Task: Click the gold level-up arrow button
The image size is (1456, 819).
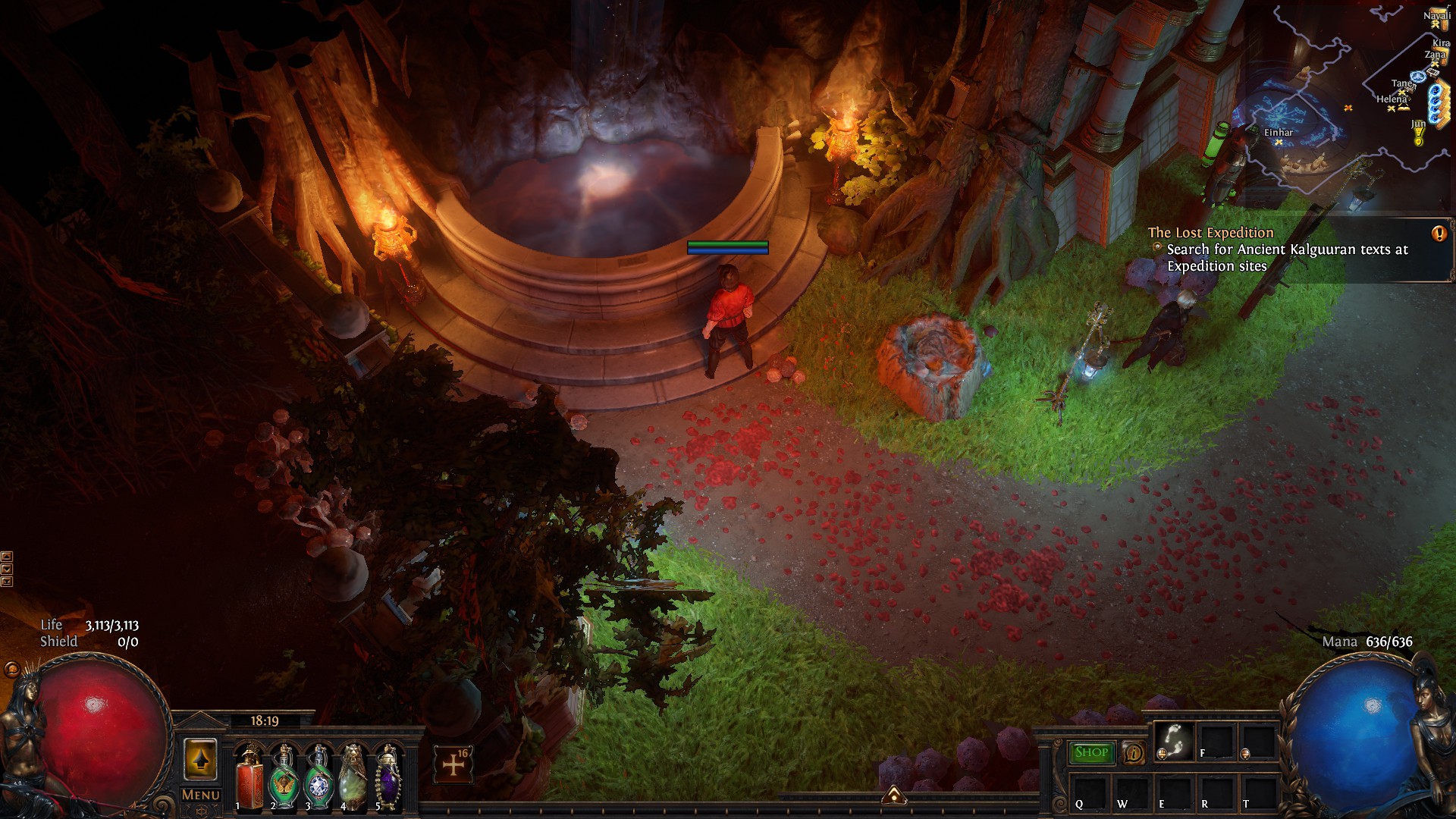Action: point(200,760)
